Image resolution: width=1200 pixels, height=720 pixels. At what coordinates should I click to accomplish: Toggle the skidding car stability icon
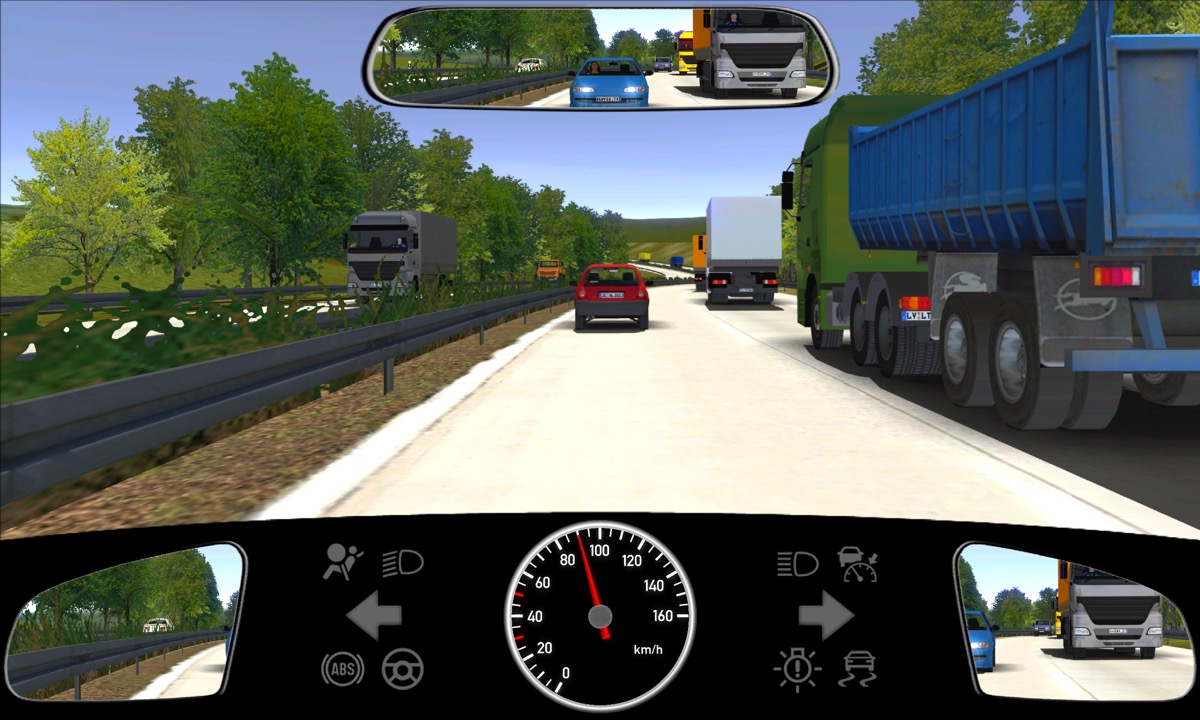point(858,667)
